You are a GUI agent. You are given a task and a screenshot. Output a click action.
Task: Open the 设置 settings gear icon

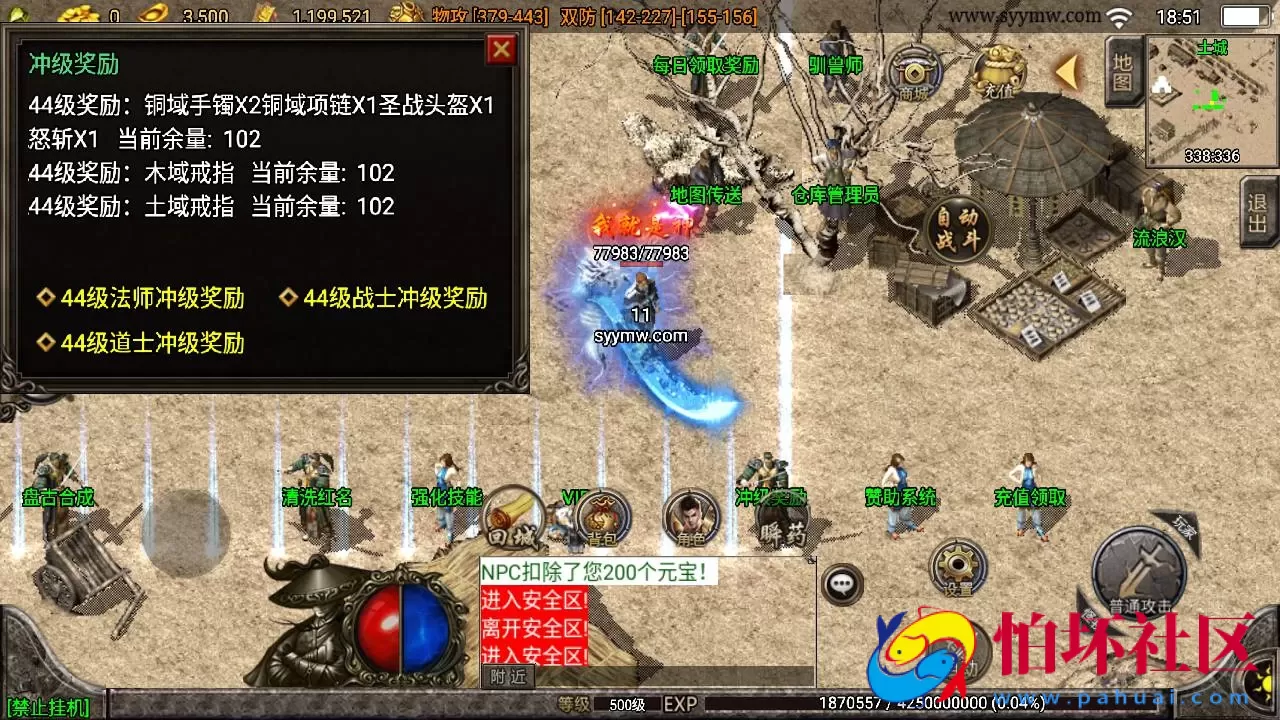point(957,567)
